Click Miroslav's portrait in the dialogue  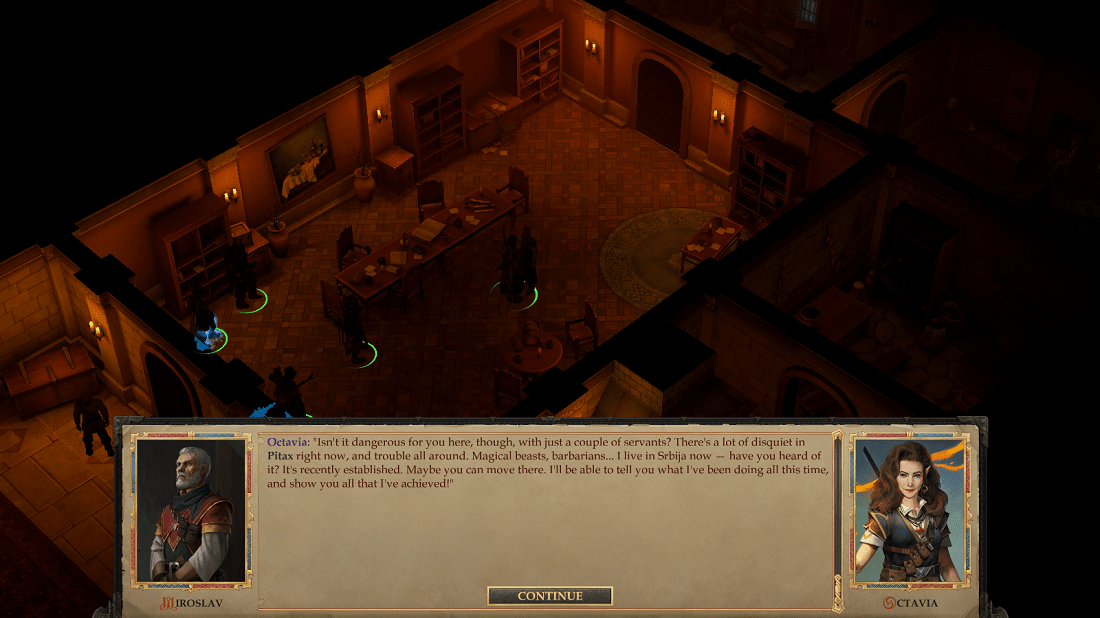click(190, 511)
